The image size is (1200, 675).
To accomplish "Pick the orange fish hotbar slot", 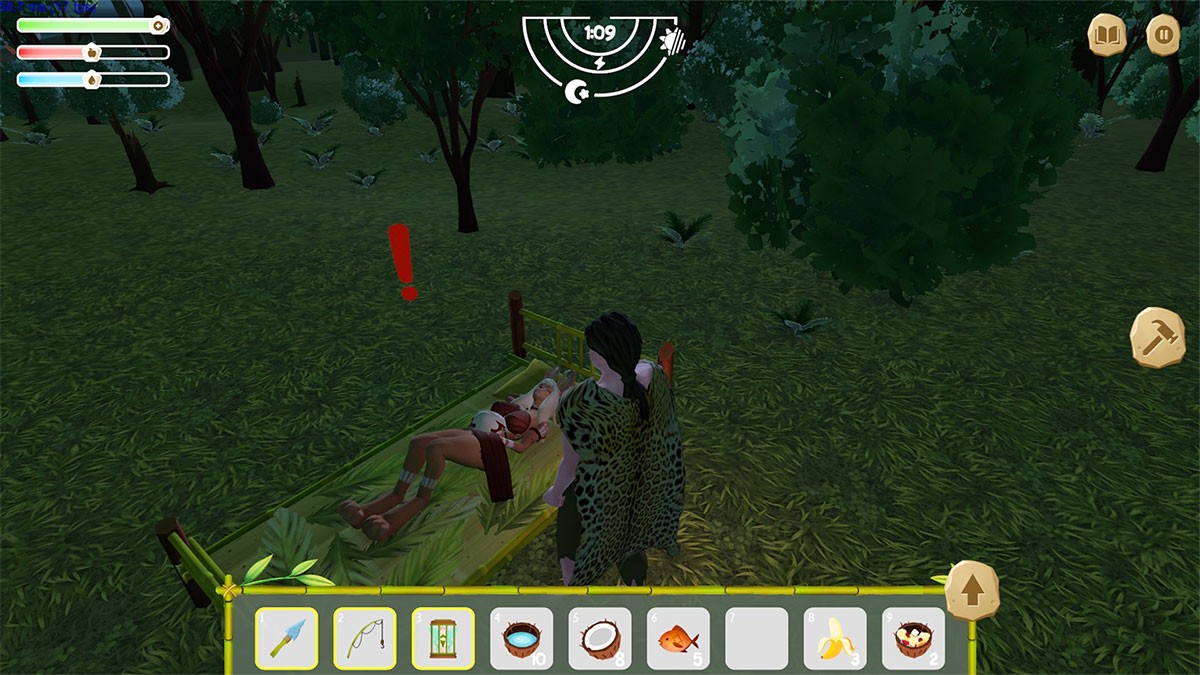I will pos(678,638).
